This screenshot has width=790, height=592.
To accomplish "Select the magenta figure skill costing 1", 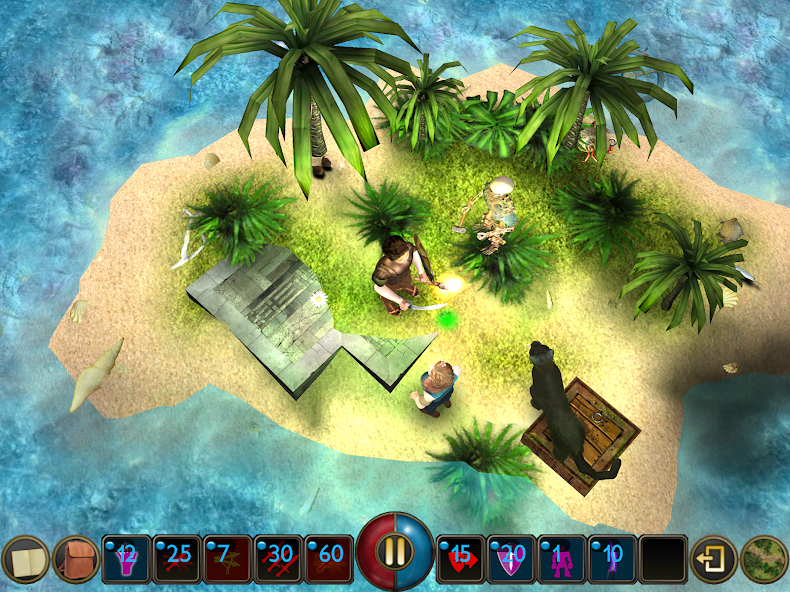I will [563, 560].
